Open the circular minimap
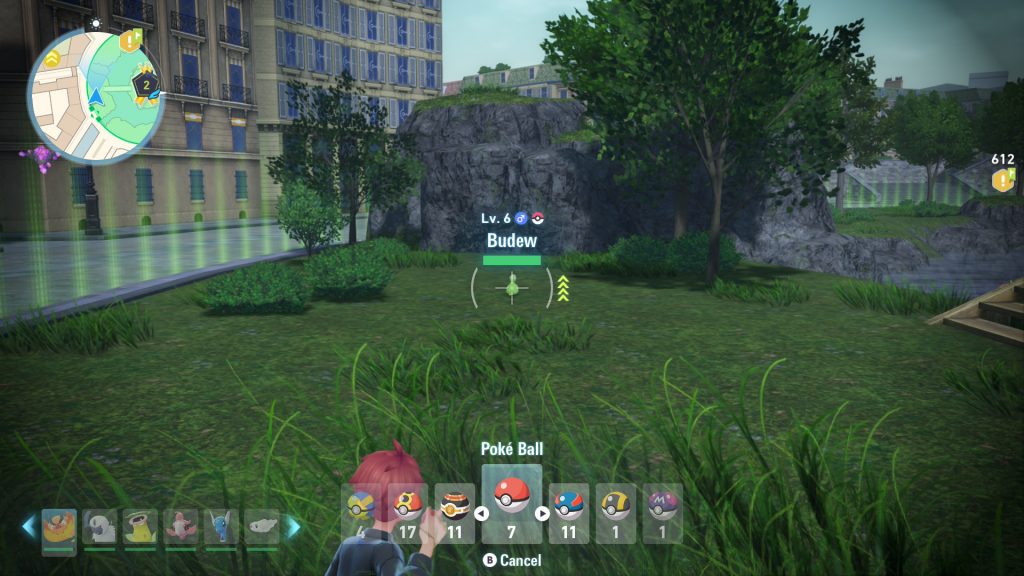The width and height of the screenshot is (1024, 576). pyautogui.click(x=96, y=96)
